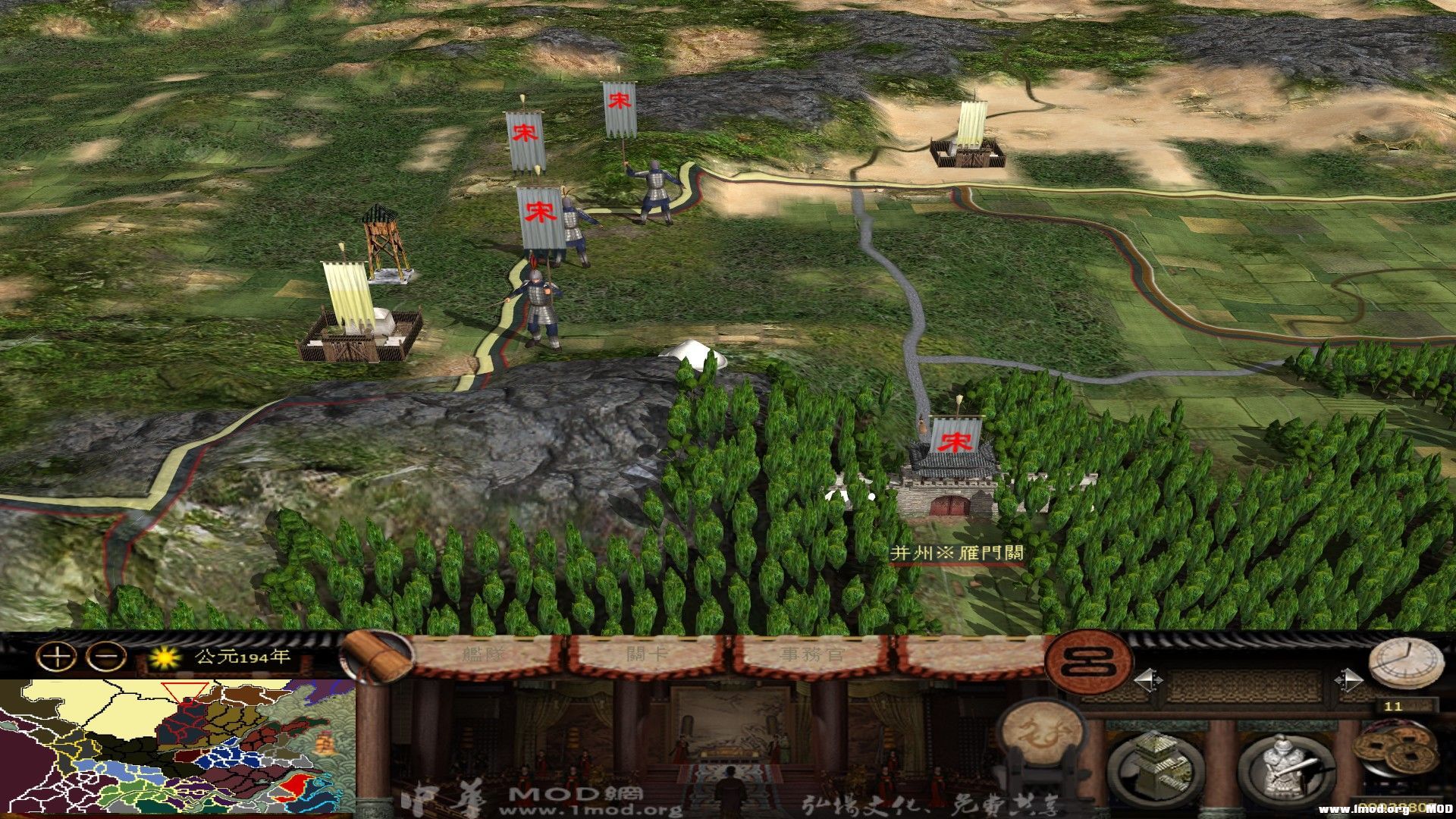The image size is (1456, 819).
Task: Zoom out the minimap with minus button
Action: 106,657
